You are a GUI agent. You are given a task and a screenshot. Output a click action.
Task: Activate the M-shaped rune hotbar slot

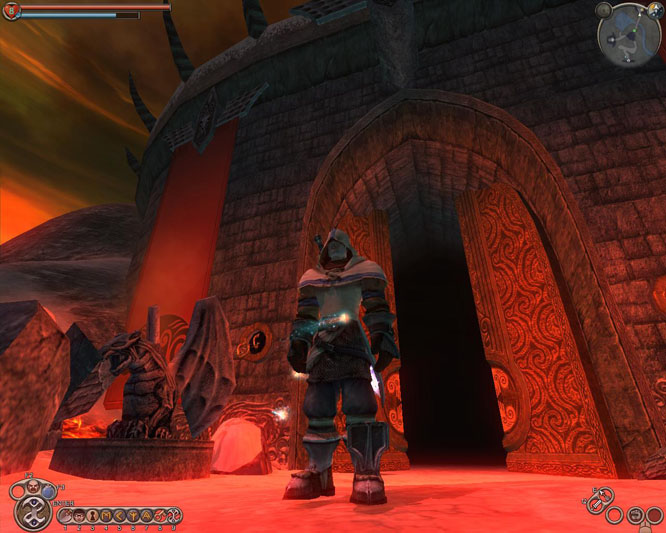(107, 516)
